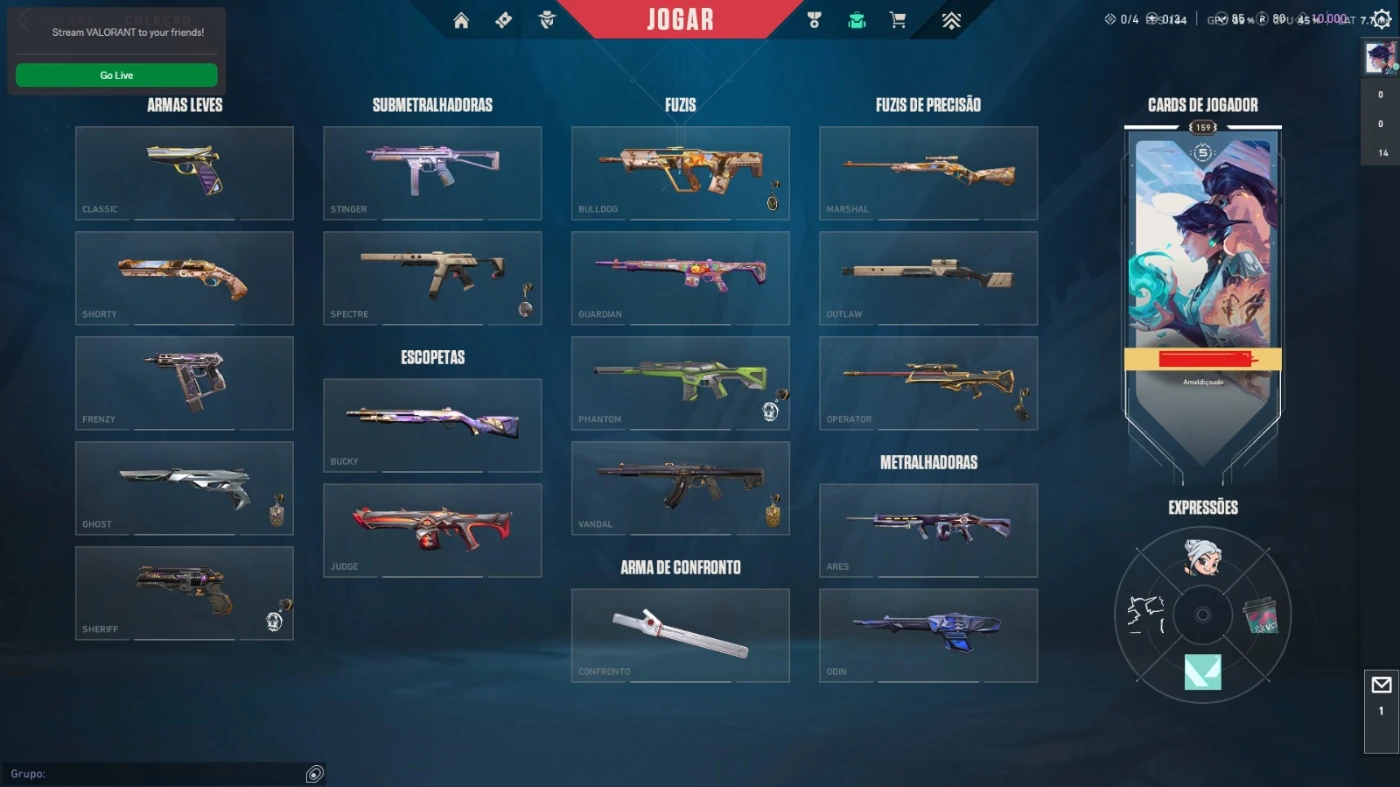This screenshot has height=787, width=1400.
Task: Click the Home icon in the navigation bar
Action: [x=460, y=19]
